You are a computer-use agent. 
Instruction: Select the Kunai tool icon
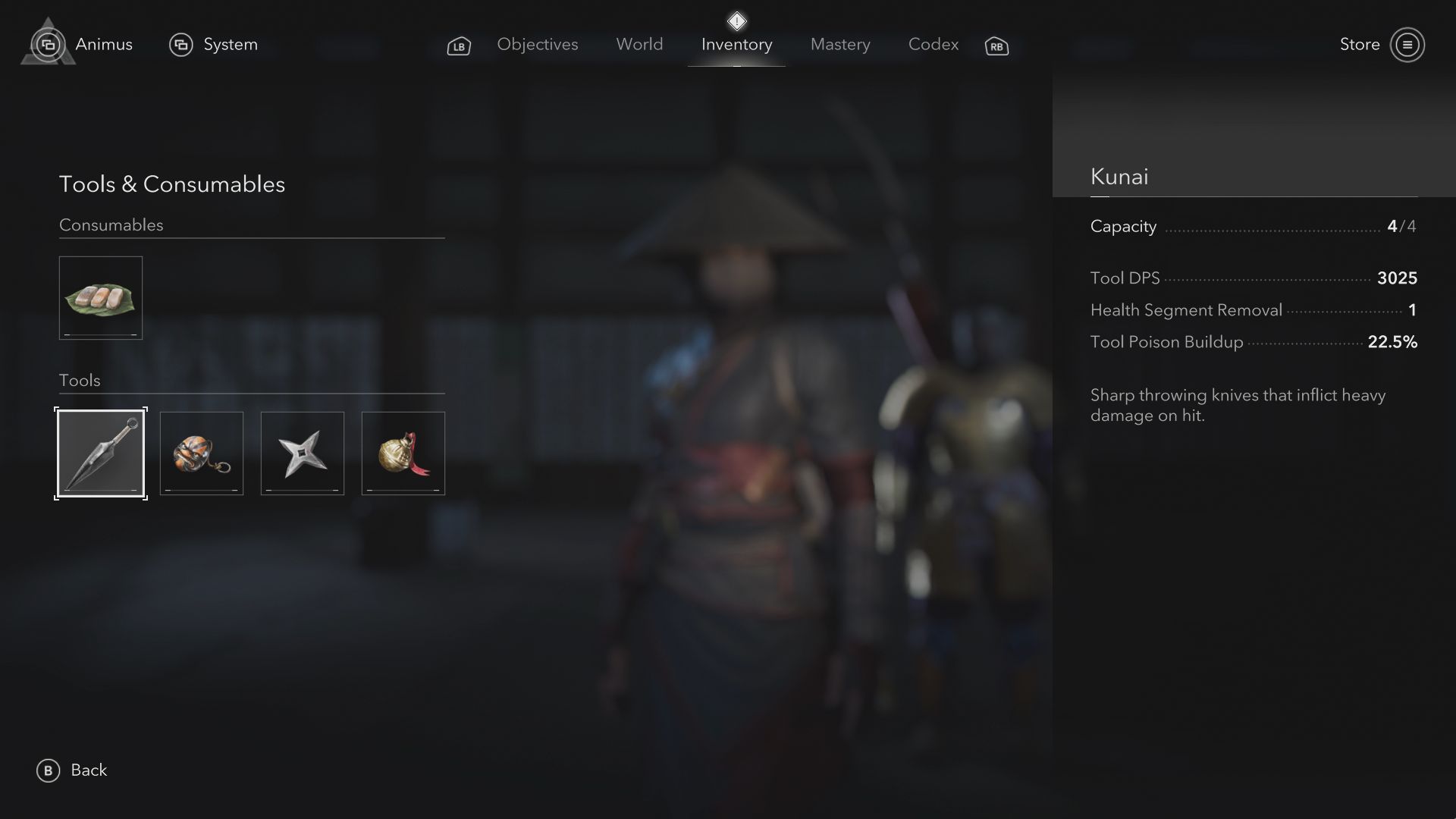100,453
